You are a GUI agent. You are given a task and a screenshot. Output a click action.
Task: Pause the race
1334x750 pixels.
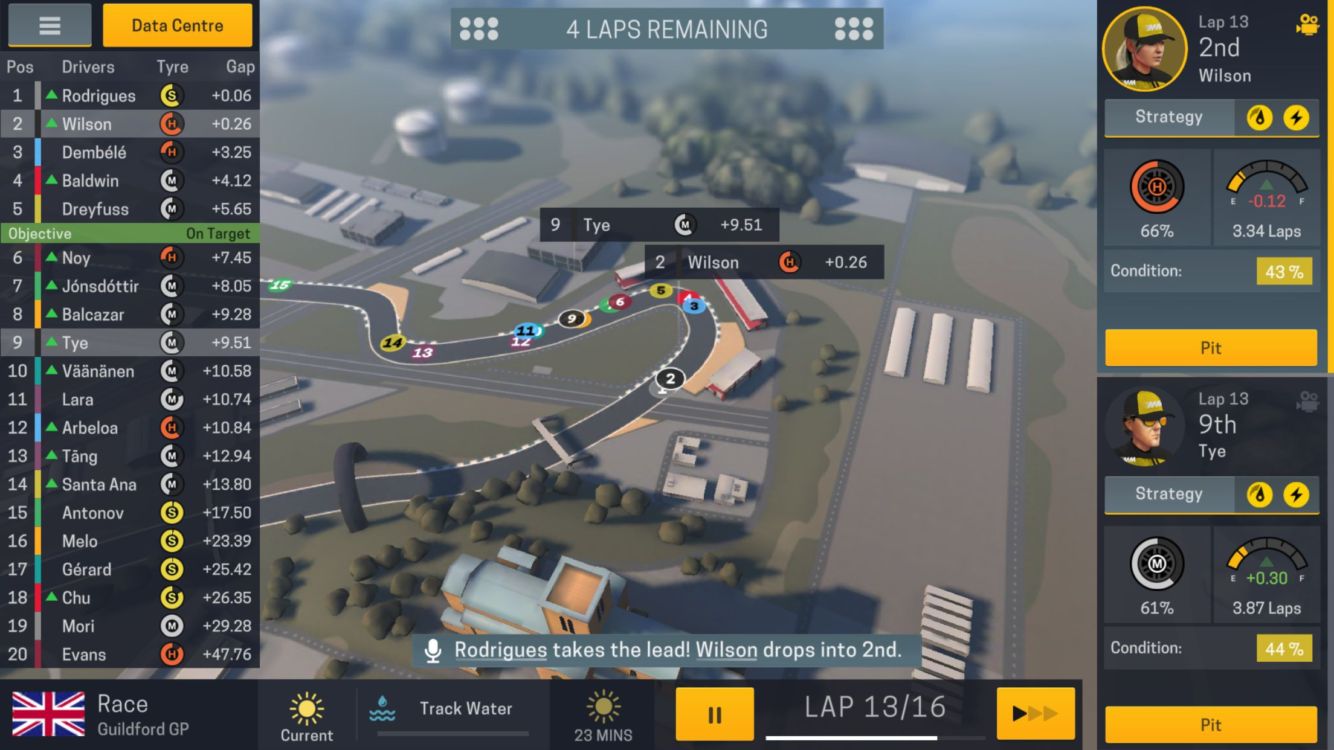(x=714, y=714)
